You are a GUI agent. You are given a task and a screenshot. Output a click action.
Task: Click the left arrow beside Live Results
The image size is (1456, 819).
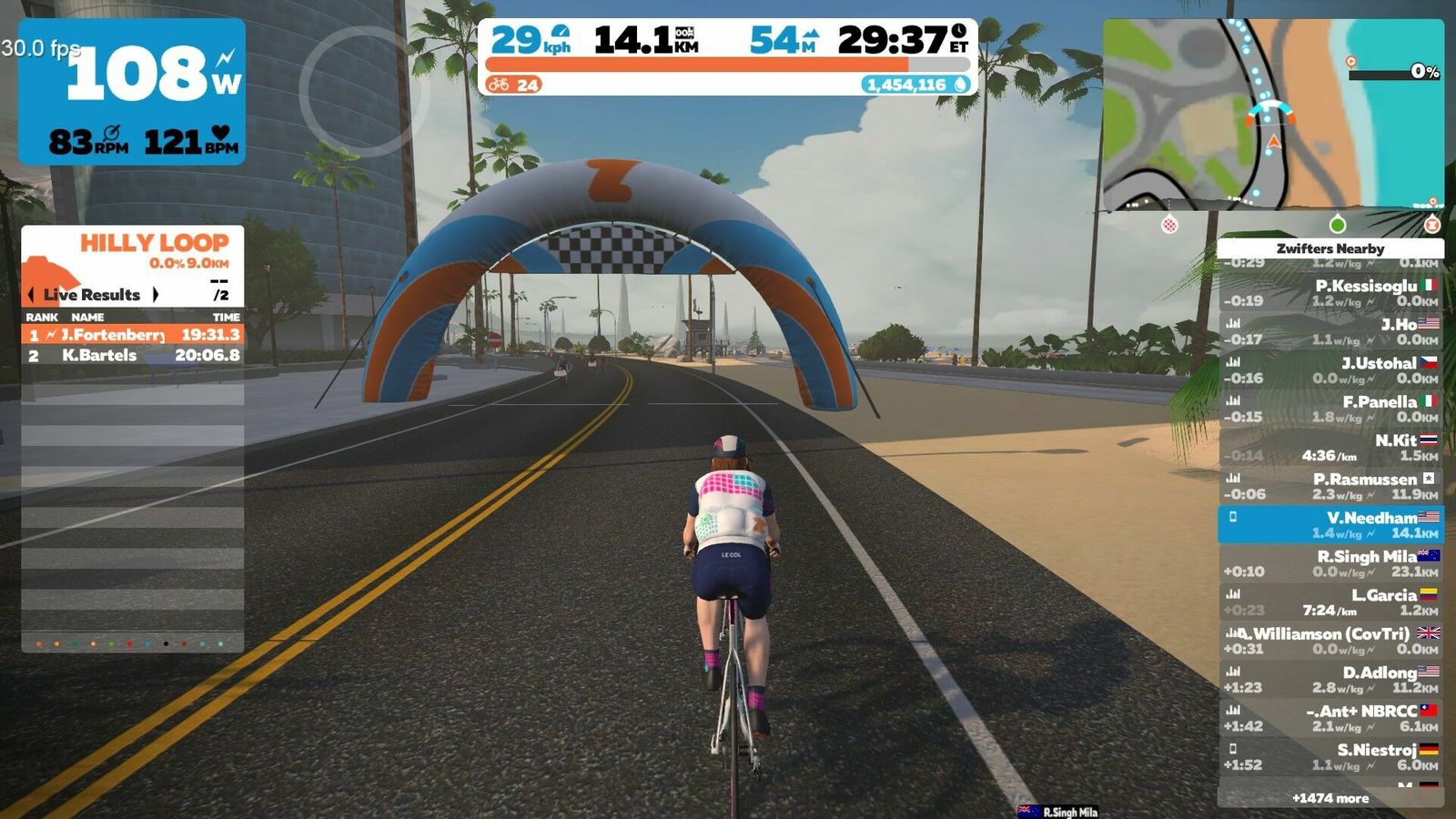coord(31,295)
